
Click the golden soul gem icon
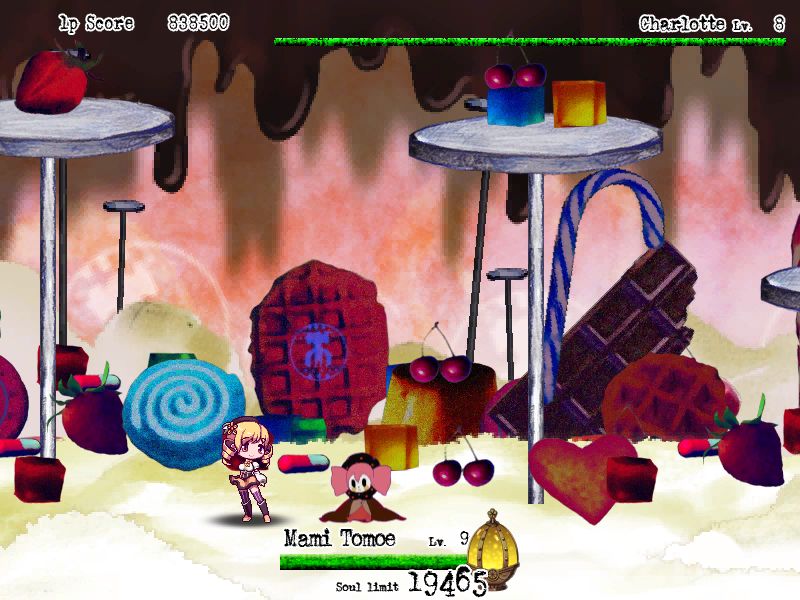[x=492, y=550]
